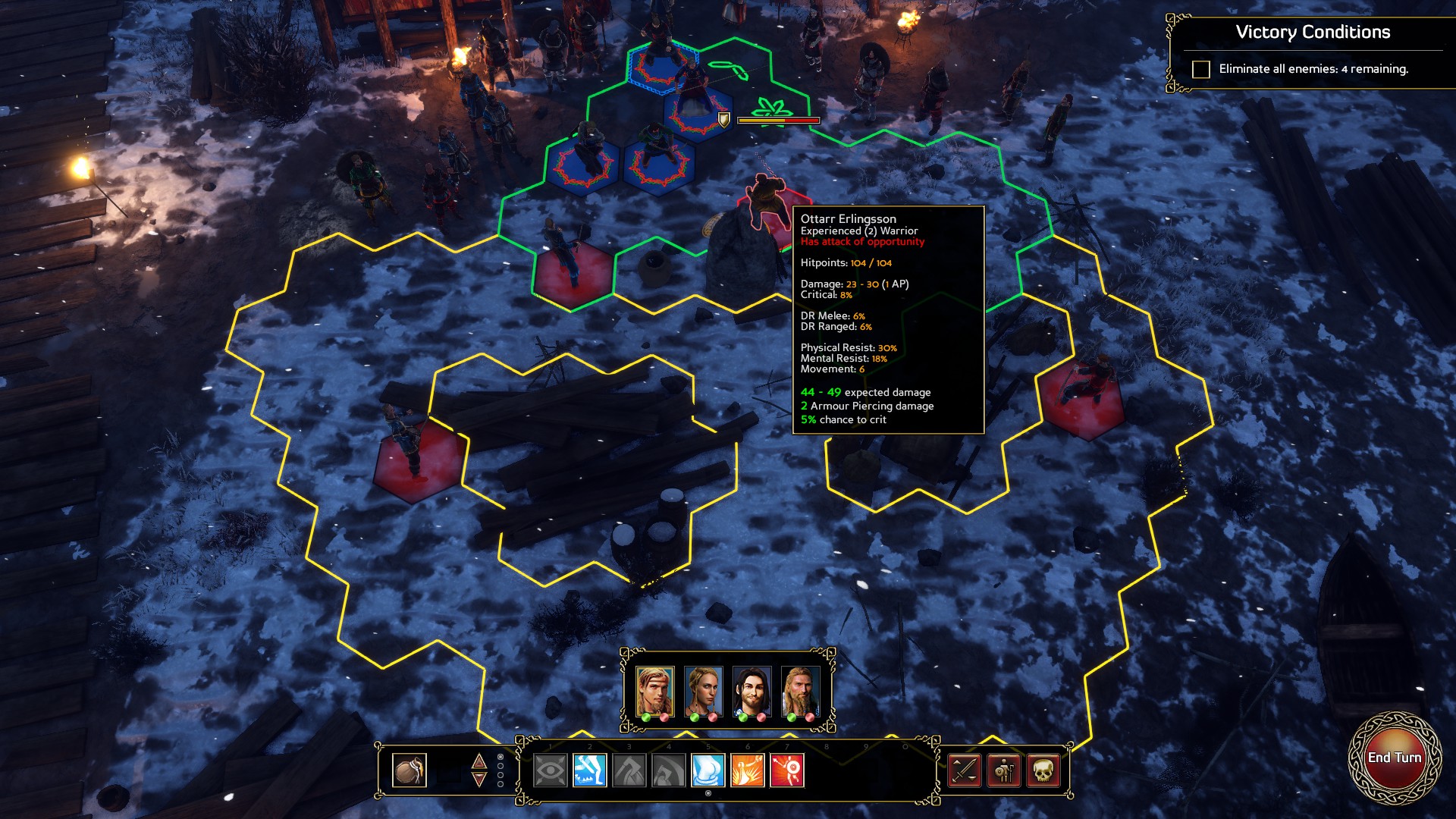The image size is (1456, 819).
Task: Activate the orange burst attack ability
Action: [x=748, y=771]
